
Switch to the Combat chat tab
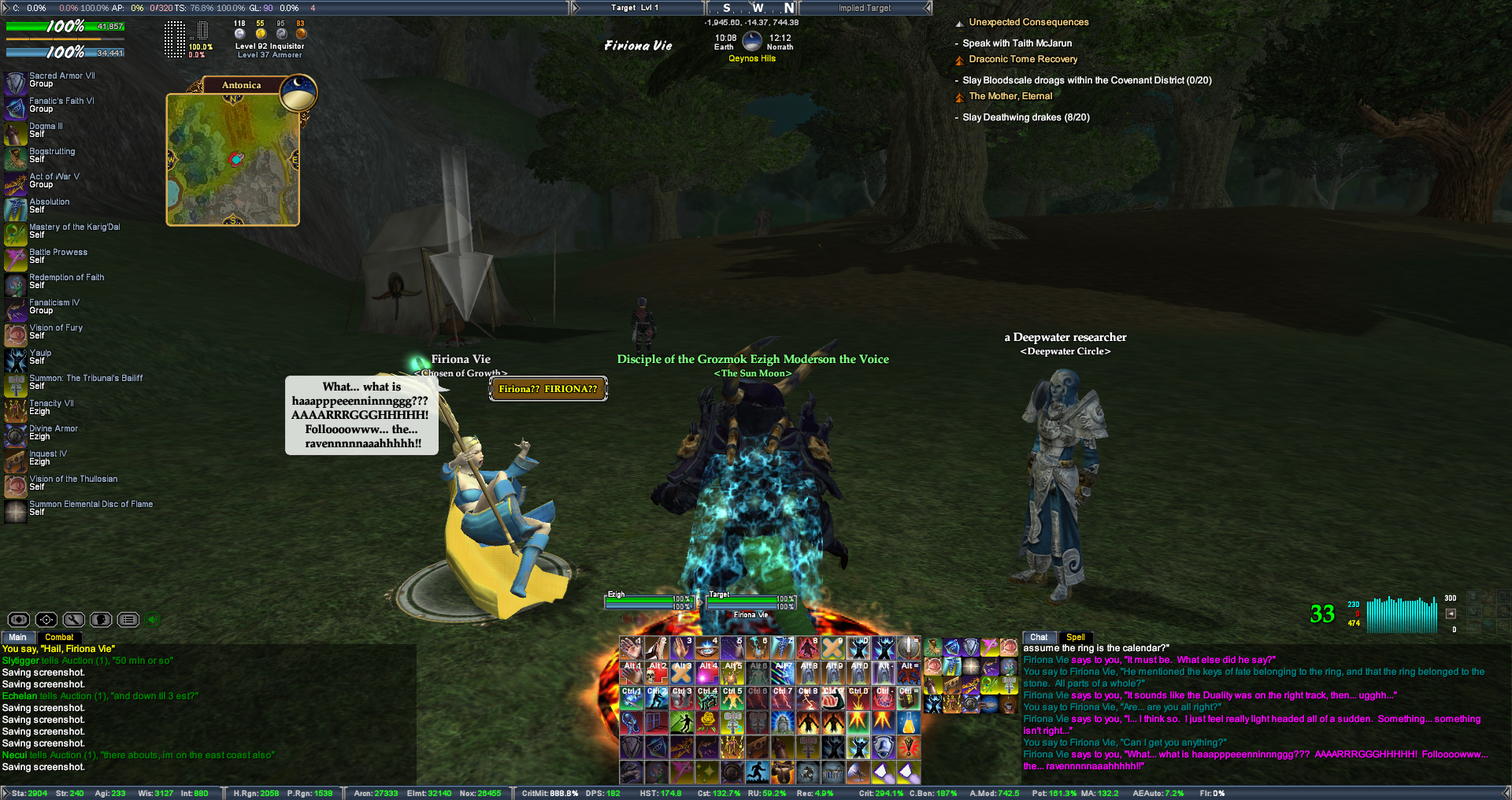tap(59, 637)
